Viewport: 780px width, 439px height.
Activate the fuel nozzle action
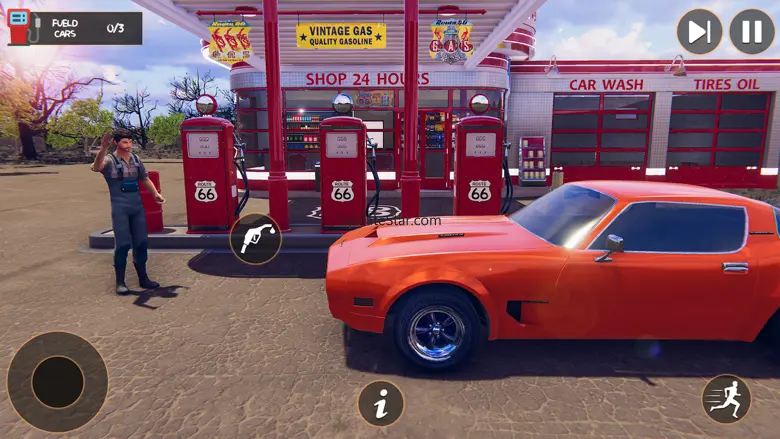[255, 239]
